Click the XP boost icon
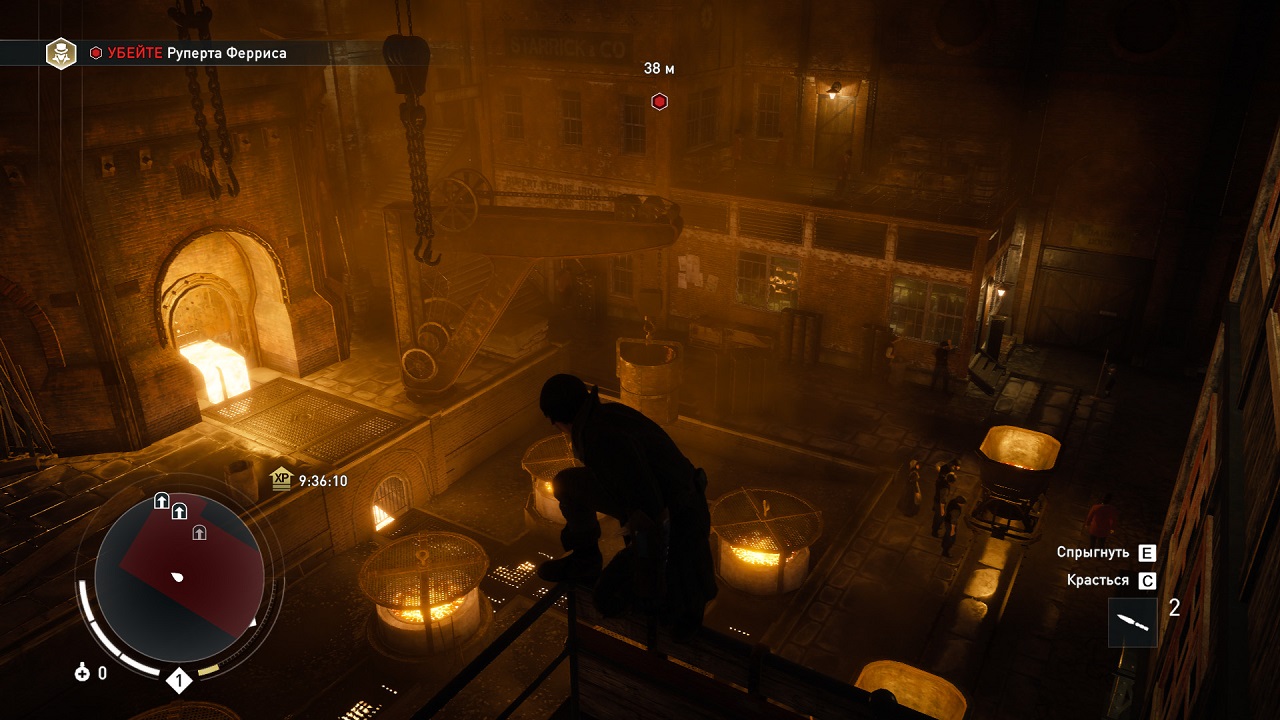Viewport: 1280px width, 720px height. point(281,481)
